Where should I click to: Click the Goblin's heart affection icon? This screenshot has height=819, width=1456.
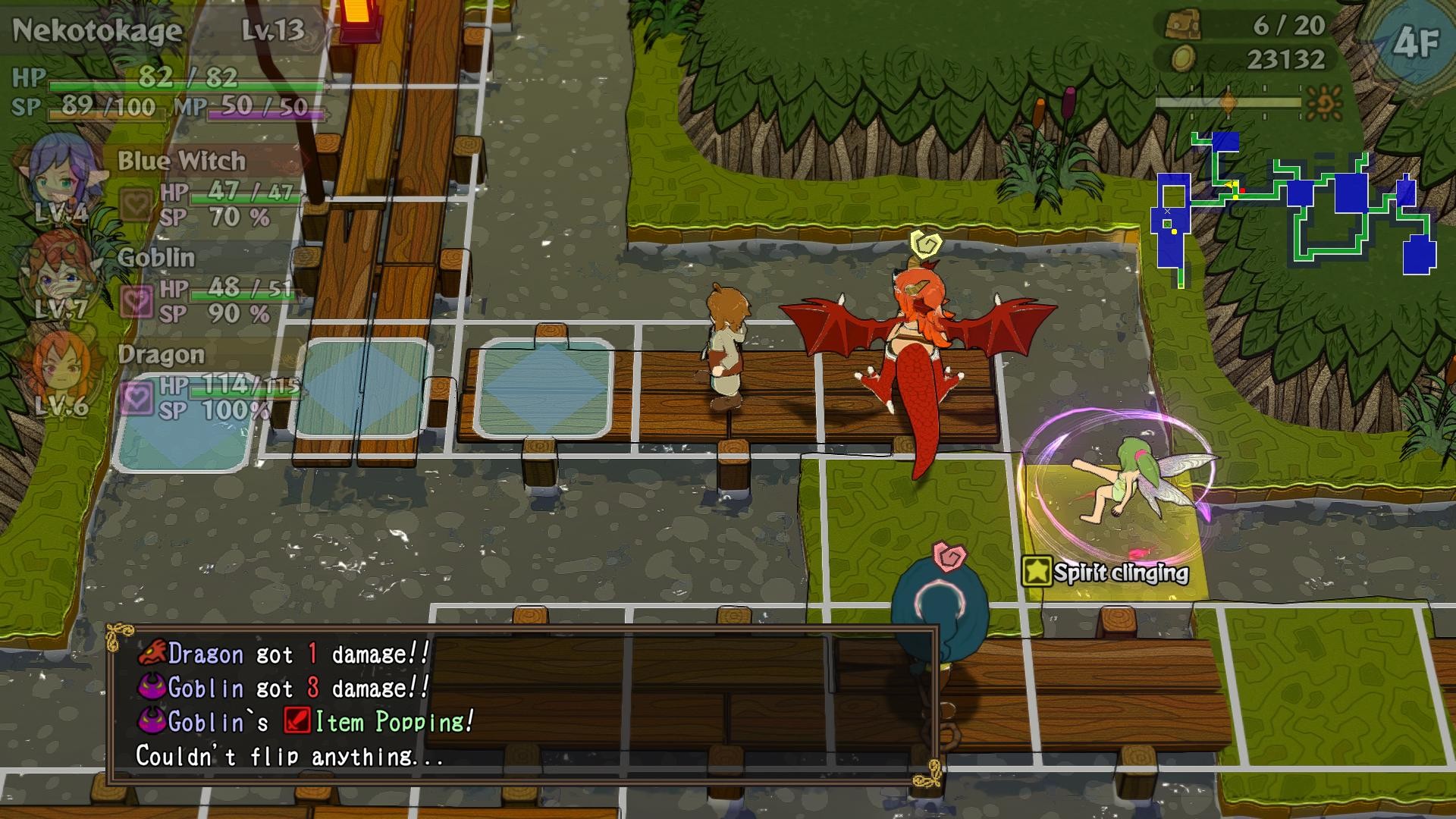[x=136, y=302]
